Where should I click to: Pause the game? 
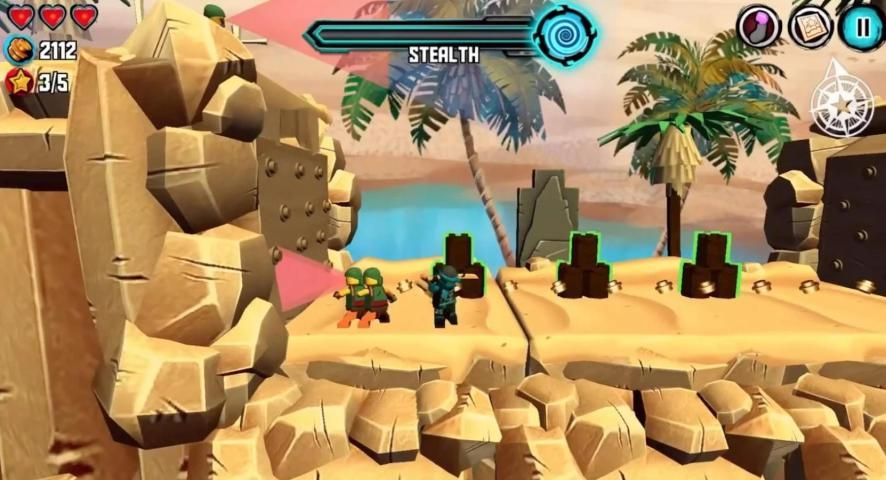[x=860, y=27]
